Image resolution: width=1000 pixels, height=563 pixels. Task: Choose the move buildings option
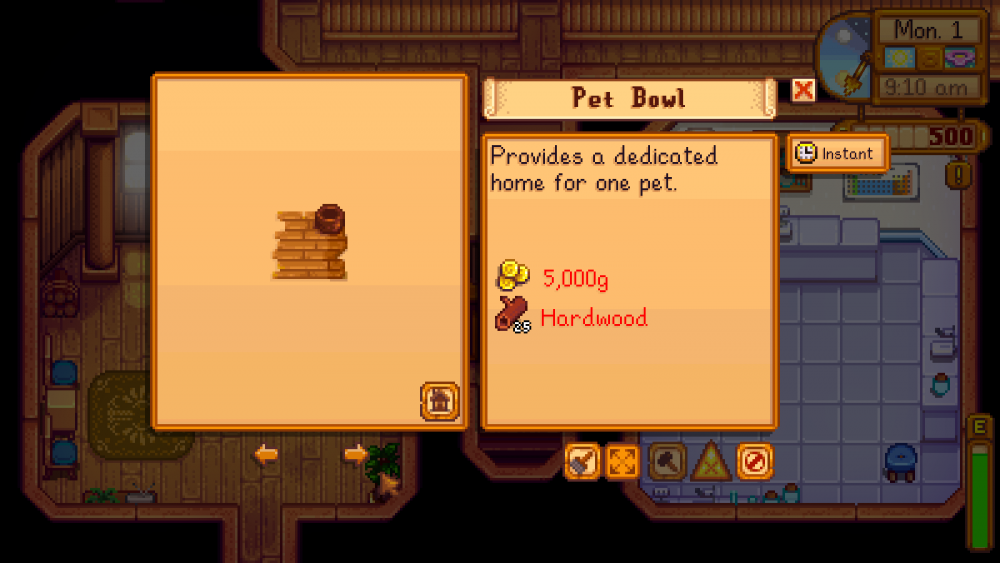[x=622, y=461]
